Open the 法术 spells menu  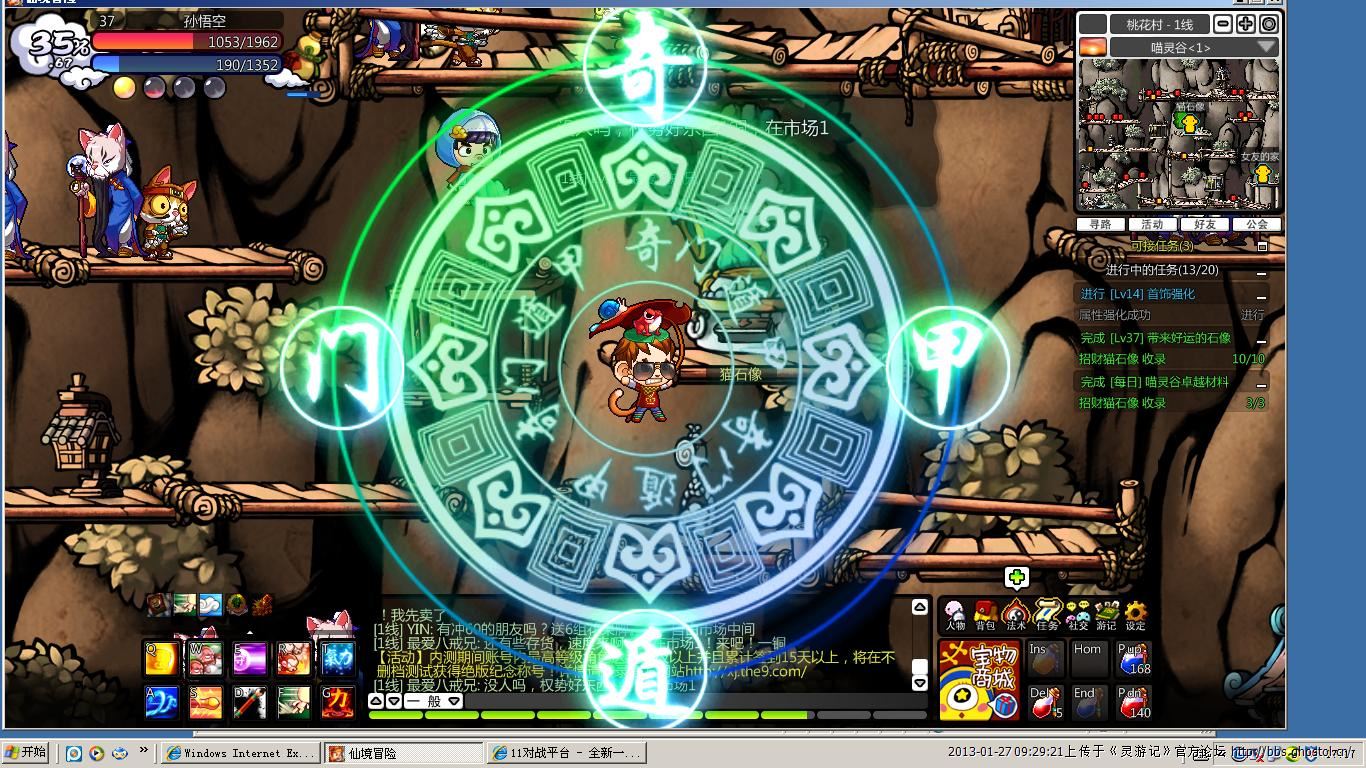pyautogui.click(x=1016, y=615)
